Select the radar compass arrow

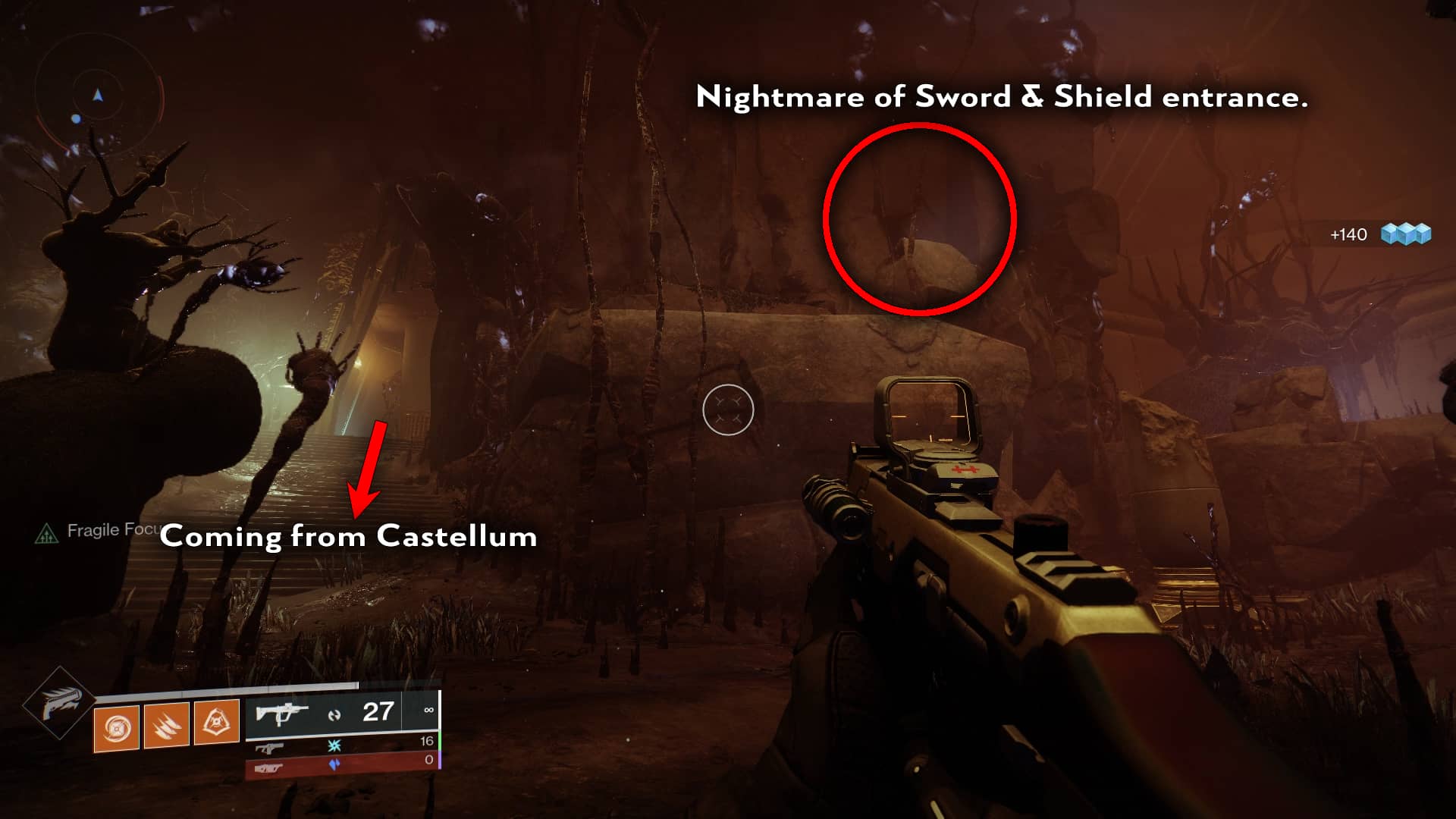97,96
